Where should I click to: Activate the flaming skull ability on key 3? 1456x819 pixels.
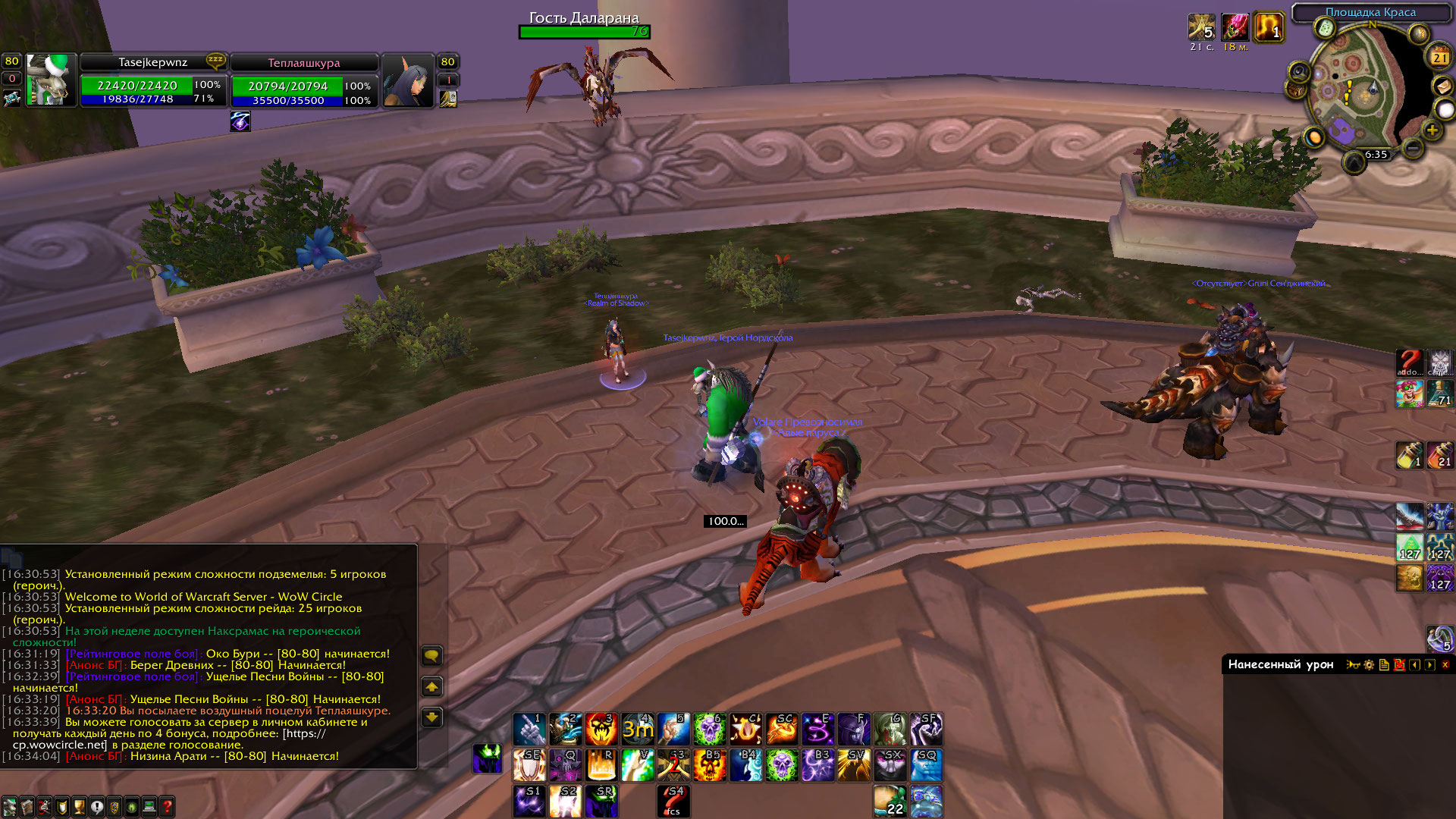click(x=601, y=730)
